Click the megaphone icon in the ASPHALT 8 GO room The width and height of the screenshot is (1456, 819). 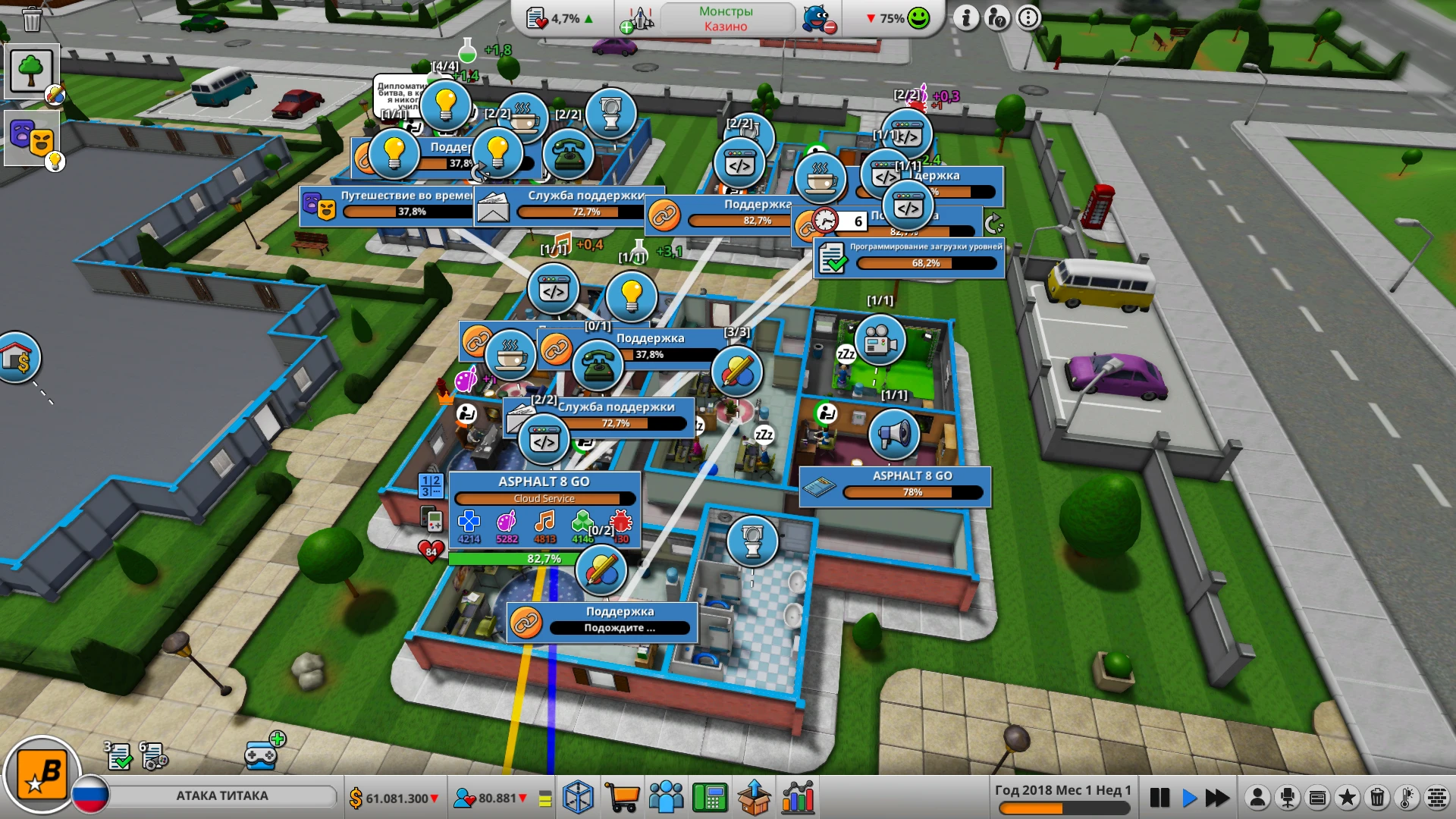[x=895, y=434]
